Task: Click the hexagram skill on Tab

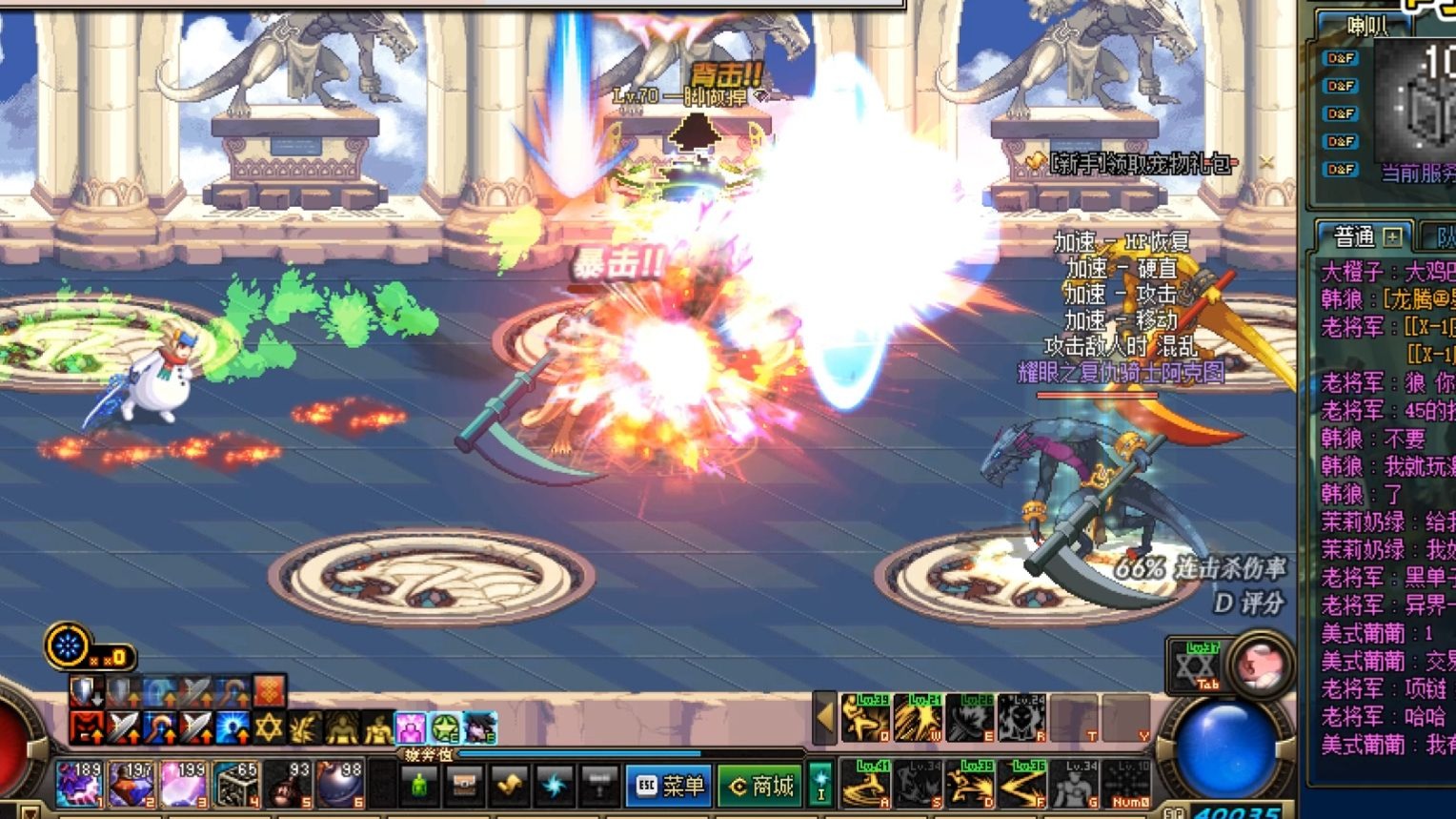Action: 1195,665
